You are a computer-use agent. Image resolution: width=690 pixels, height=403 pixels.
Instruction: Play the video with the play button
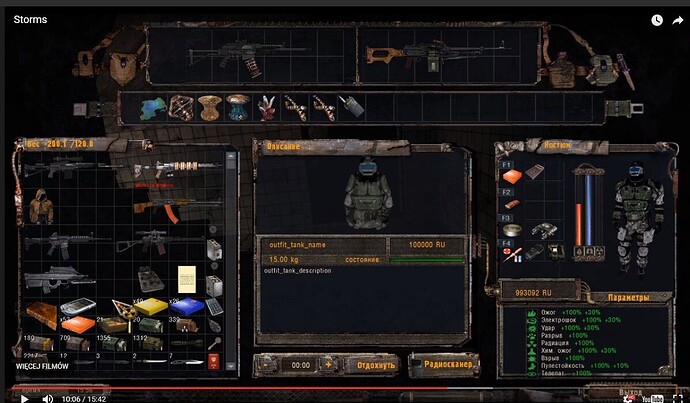pyautogui.click(x=24, y=398)
